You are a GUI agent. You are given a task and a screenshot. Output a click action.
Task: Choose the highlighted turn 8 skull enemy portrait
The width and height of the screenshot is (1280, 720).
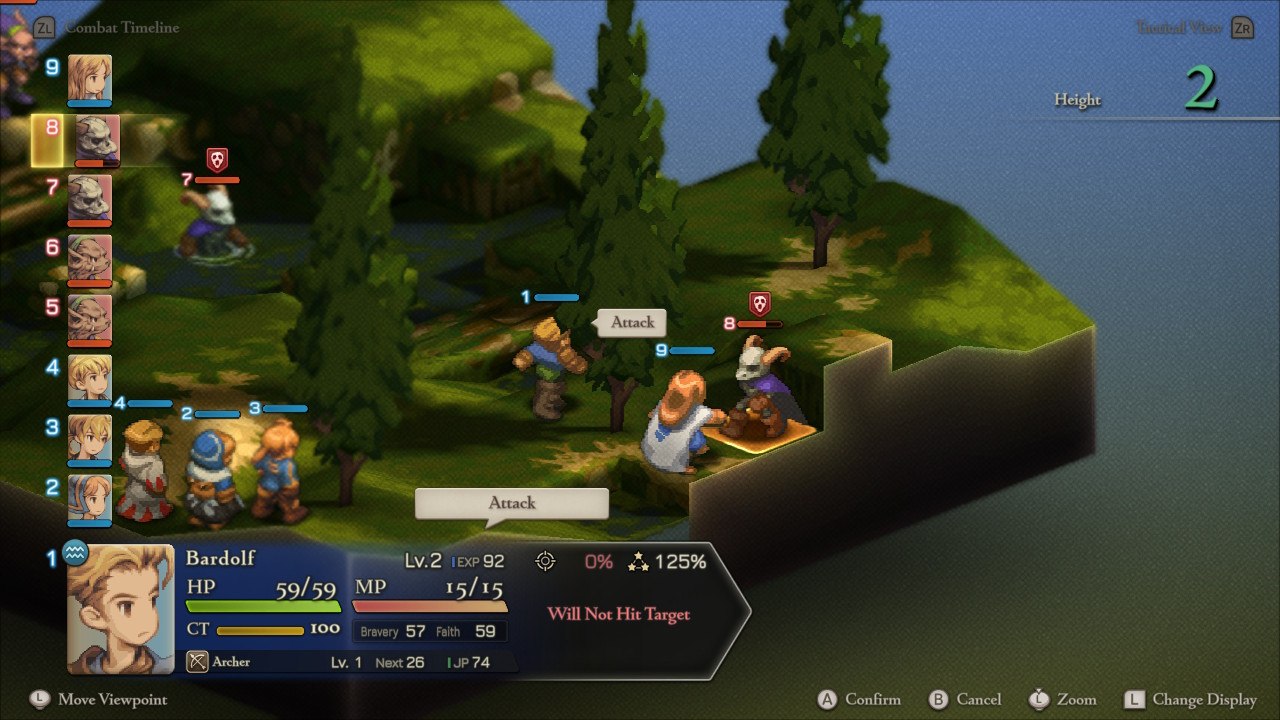coord(96,140)
